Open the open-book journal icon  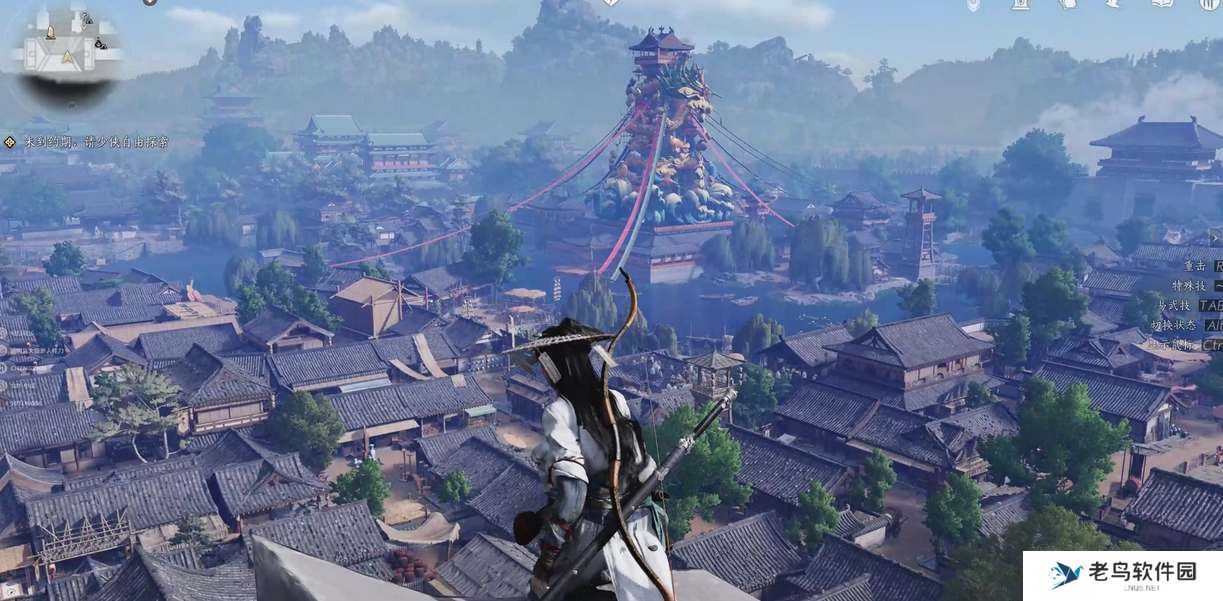(x=1161, y=4)
